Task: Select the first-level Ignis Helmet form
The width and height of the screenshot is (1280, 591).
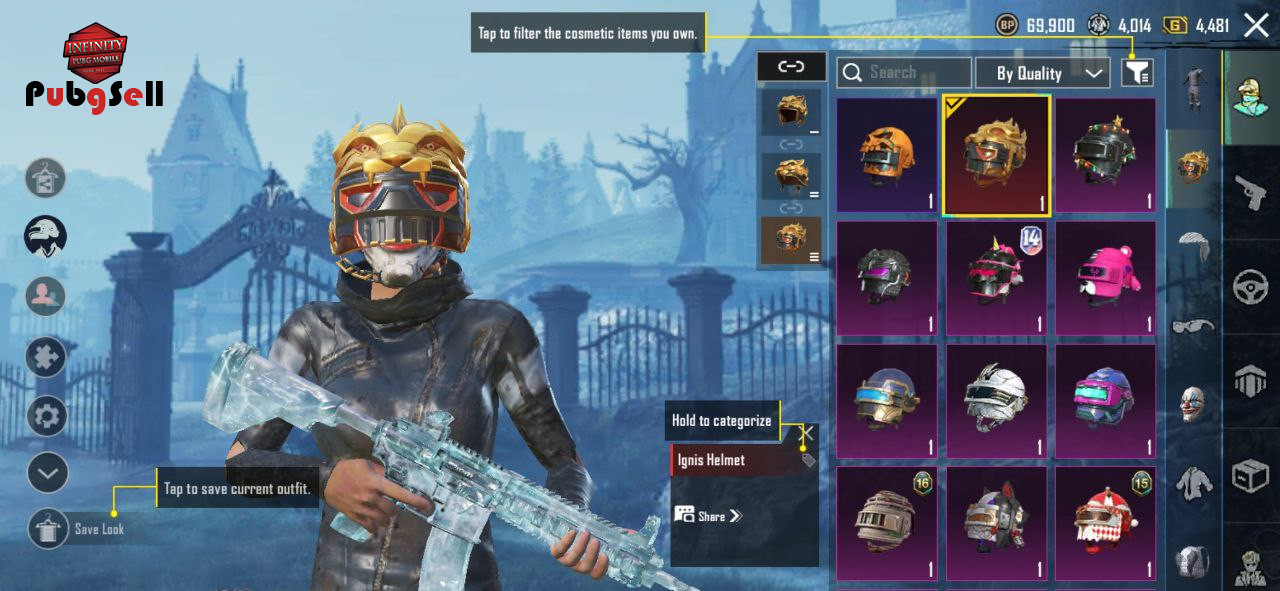Action: 791,112
